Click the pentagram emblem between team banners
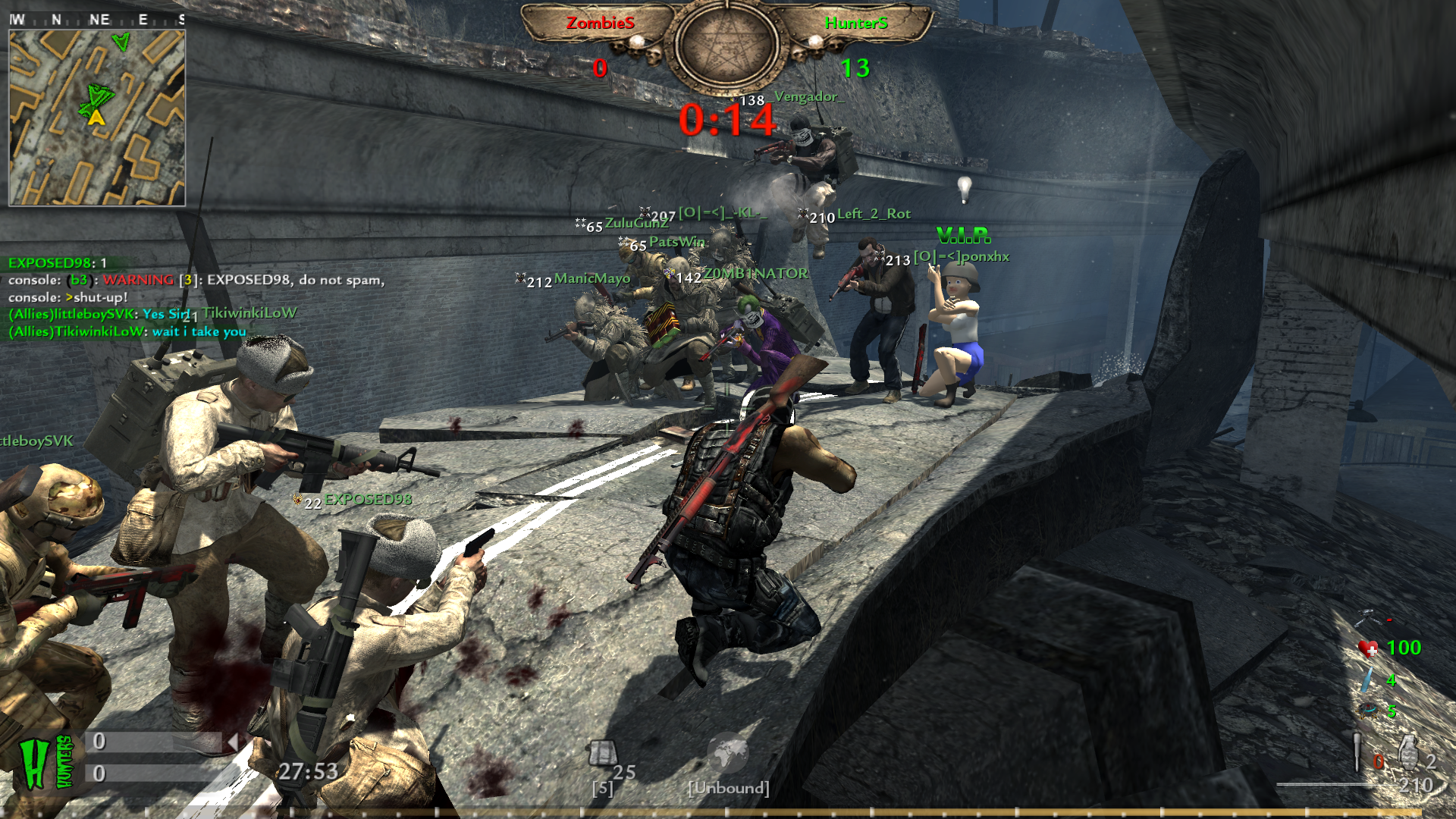This screenshot has width=1456, height=819. coord(726,47)
